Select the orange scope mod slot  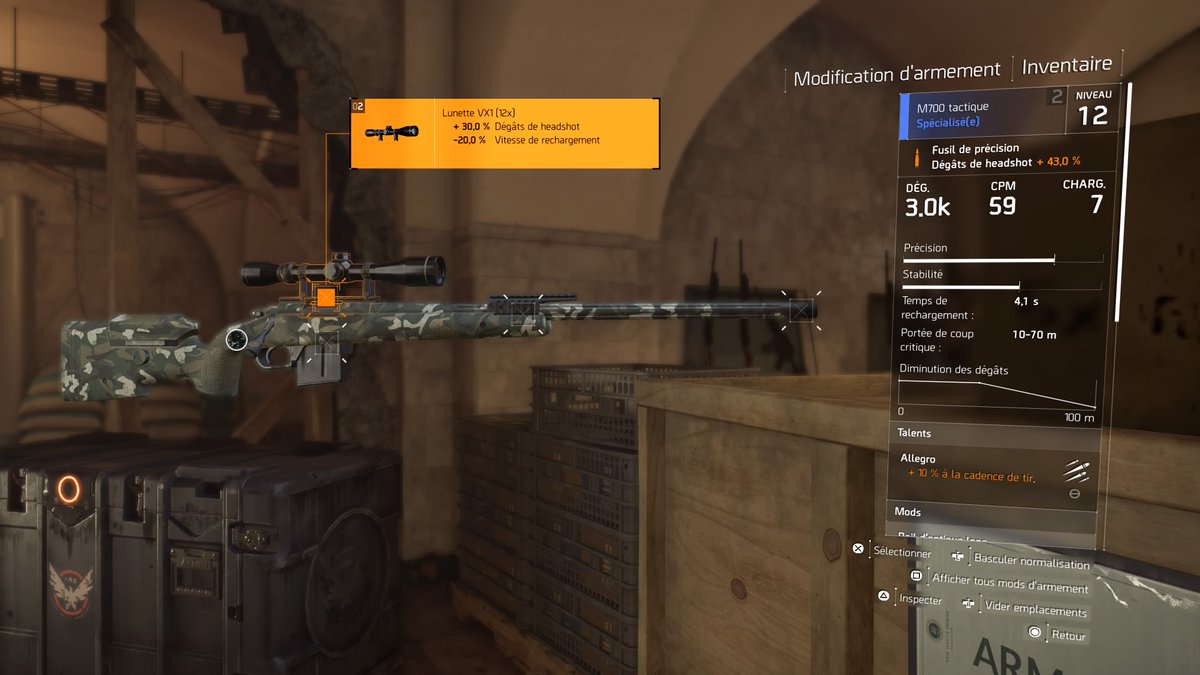tap(325, 297)
